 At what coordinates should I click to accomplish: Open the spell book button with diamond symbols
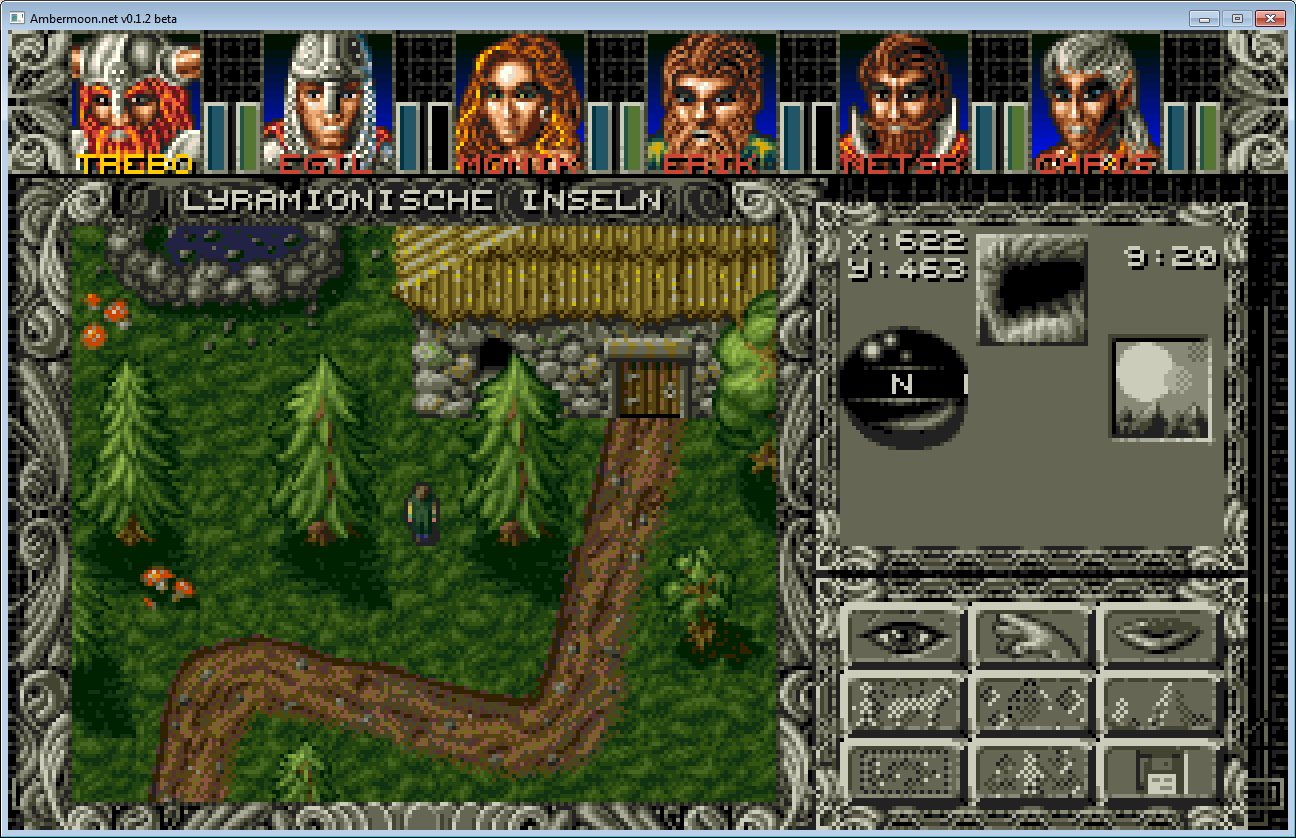click(x=1033, y=703)
